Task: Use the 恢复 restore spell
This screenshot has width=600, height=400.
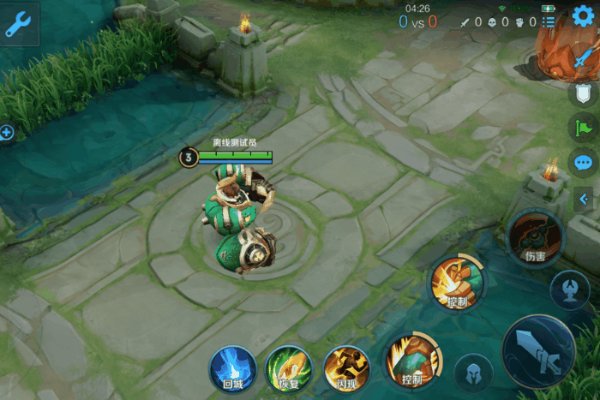Action: point(289,368)
